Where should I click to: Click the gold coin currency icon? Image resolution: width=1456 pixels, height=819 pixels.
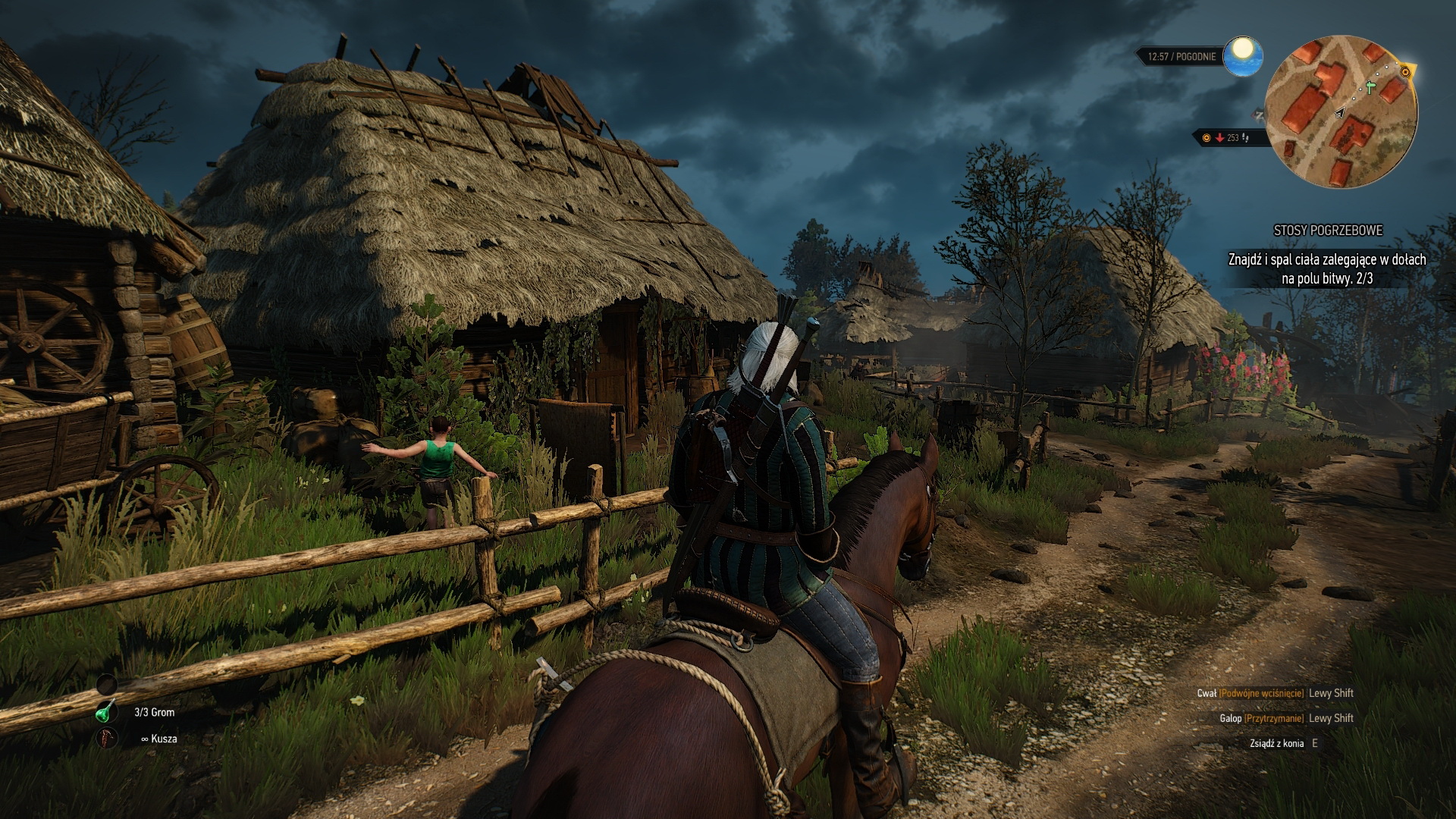(1207, 138)
